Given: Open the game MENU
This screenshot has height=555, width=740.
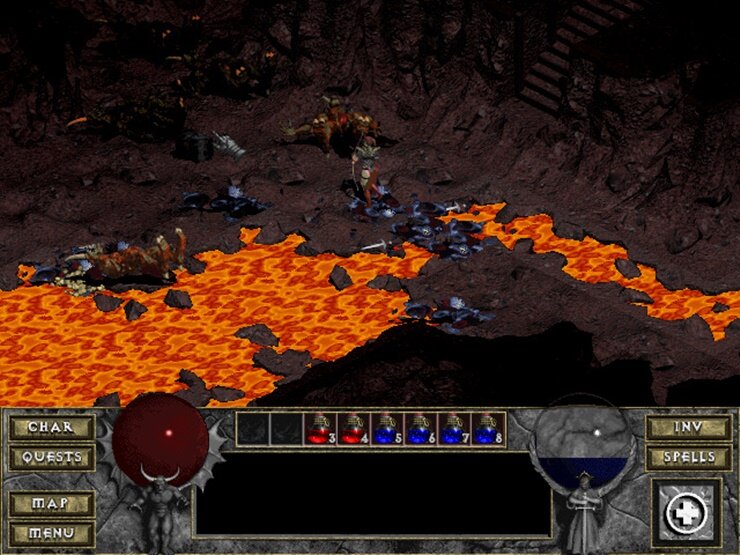Looking at the screenshot, I should pos(52,533).
